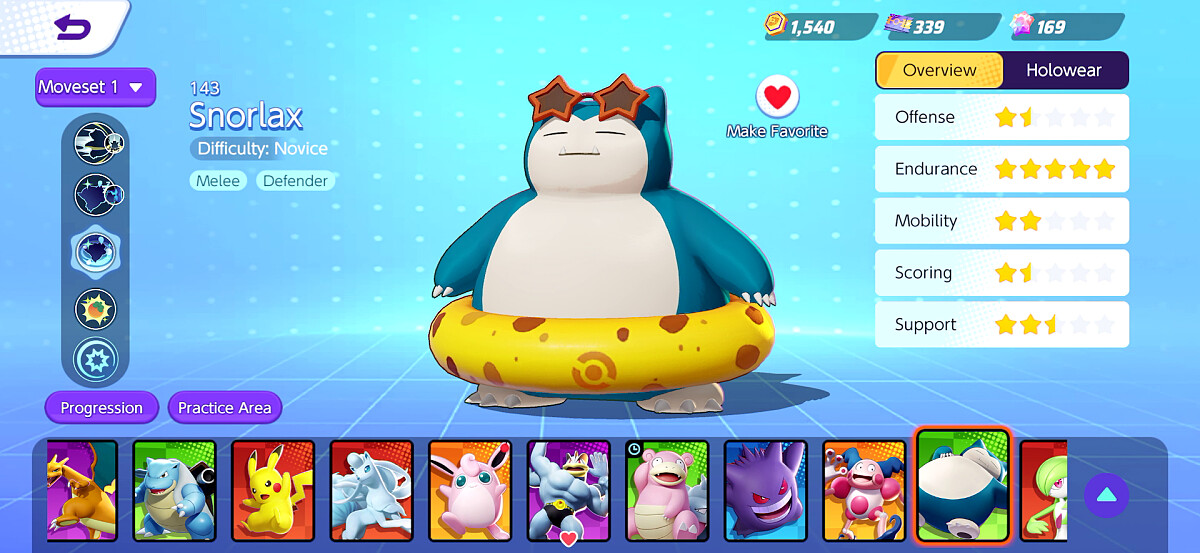Make Snorlax a favorite with the heart
The image size is (1200, 553).
pos(777,97)
